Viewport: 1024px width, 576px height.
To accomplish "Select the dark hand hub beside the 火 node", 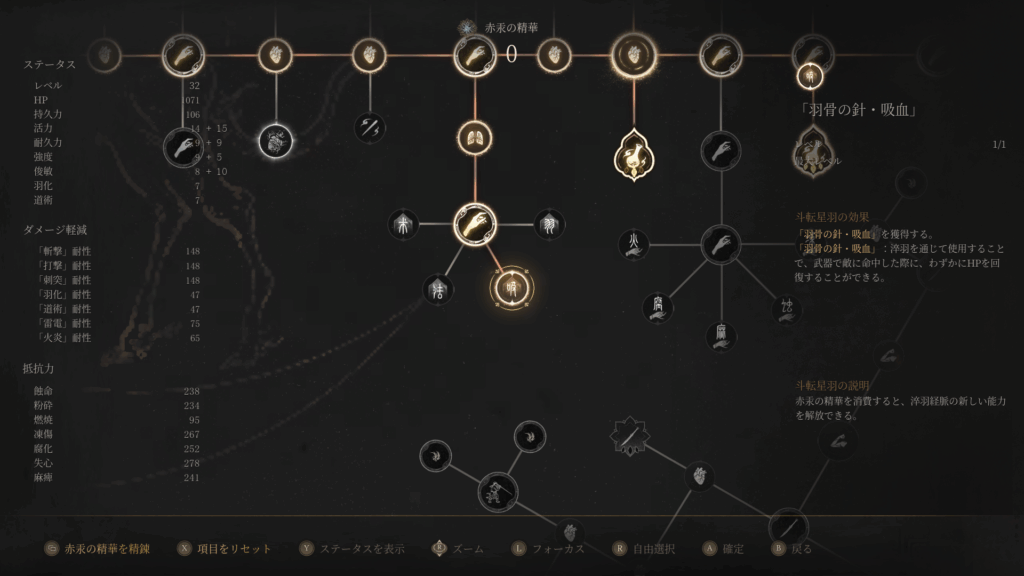I will 720,244.
